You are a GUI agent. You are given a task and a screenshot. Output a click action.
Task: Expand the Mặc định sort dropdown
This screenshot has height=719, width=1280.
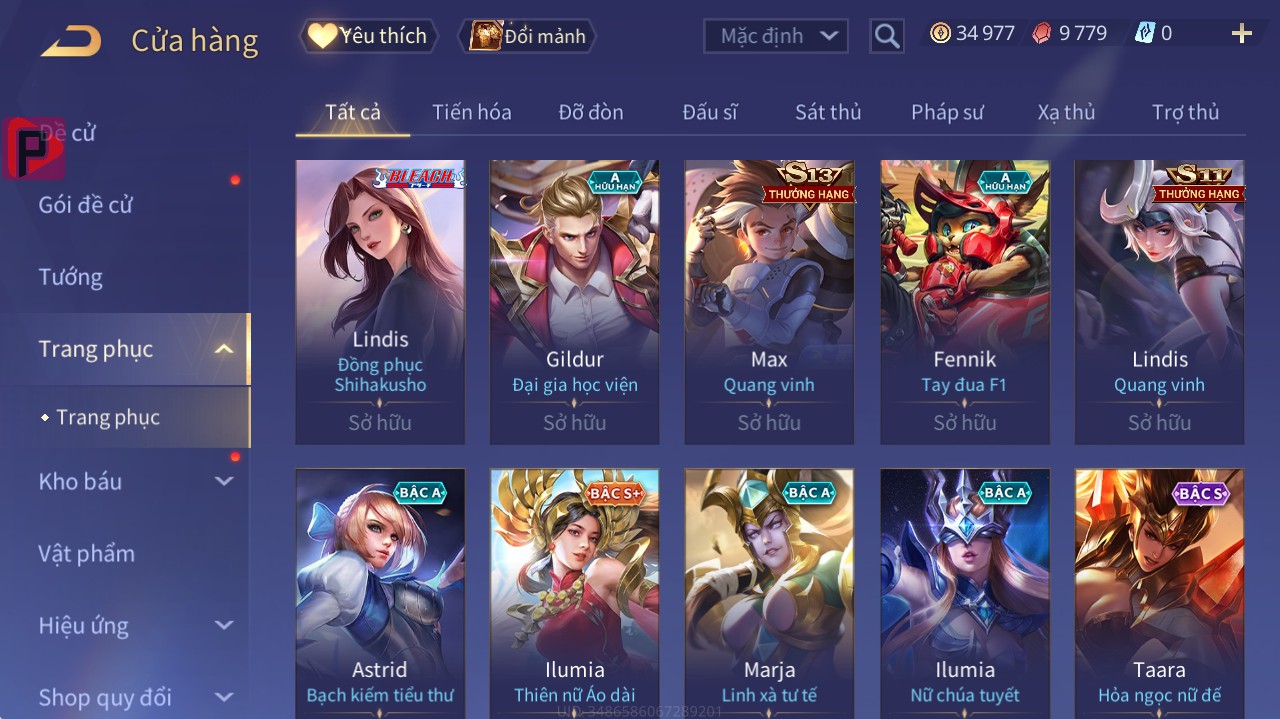tap(775, 36)
